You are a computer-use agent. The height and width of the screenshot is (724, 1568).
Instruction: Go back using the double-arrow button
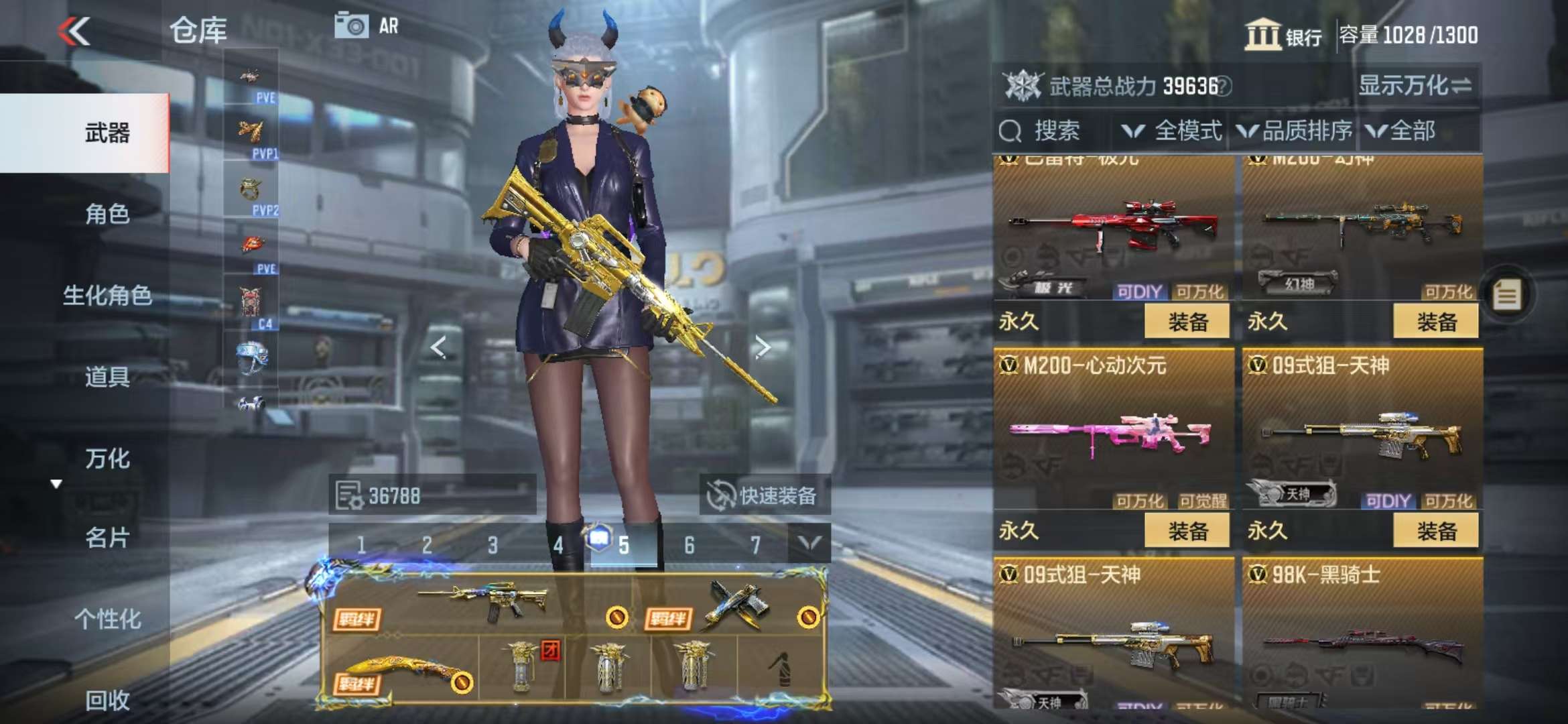74,31
